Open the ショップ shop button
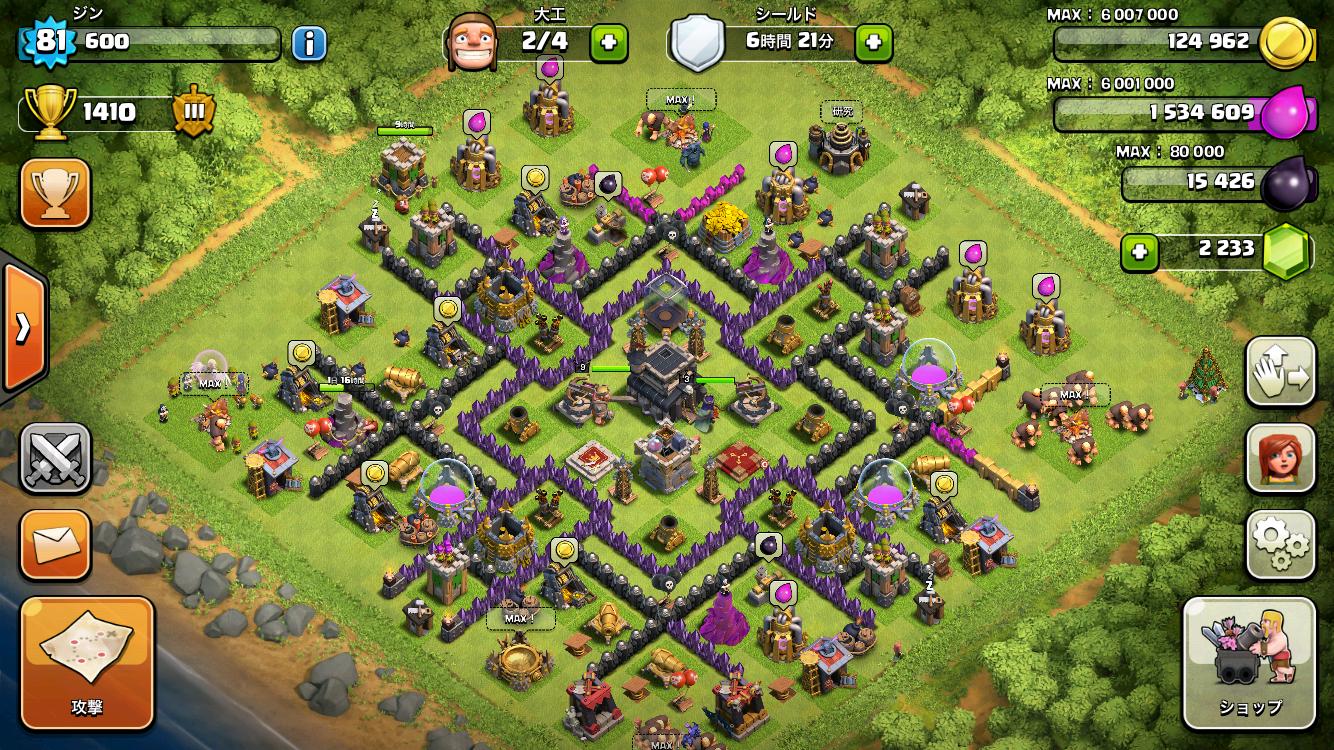The width and height of the screenshot is (1334, 750). coord(1250,662)
